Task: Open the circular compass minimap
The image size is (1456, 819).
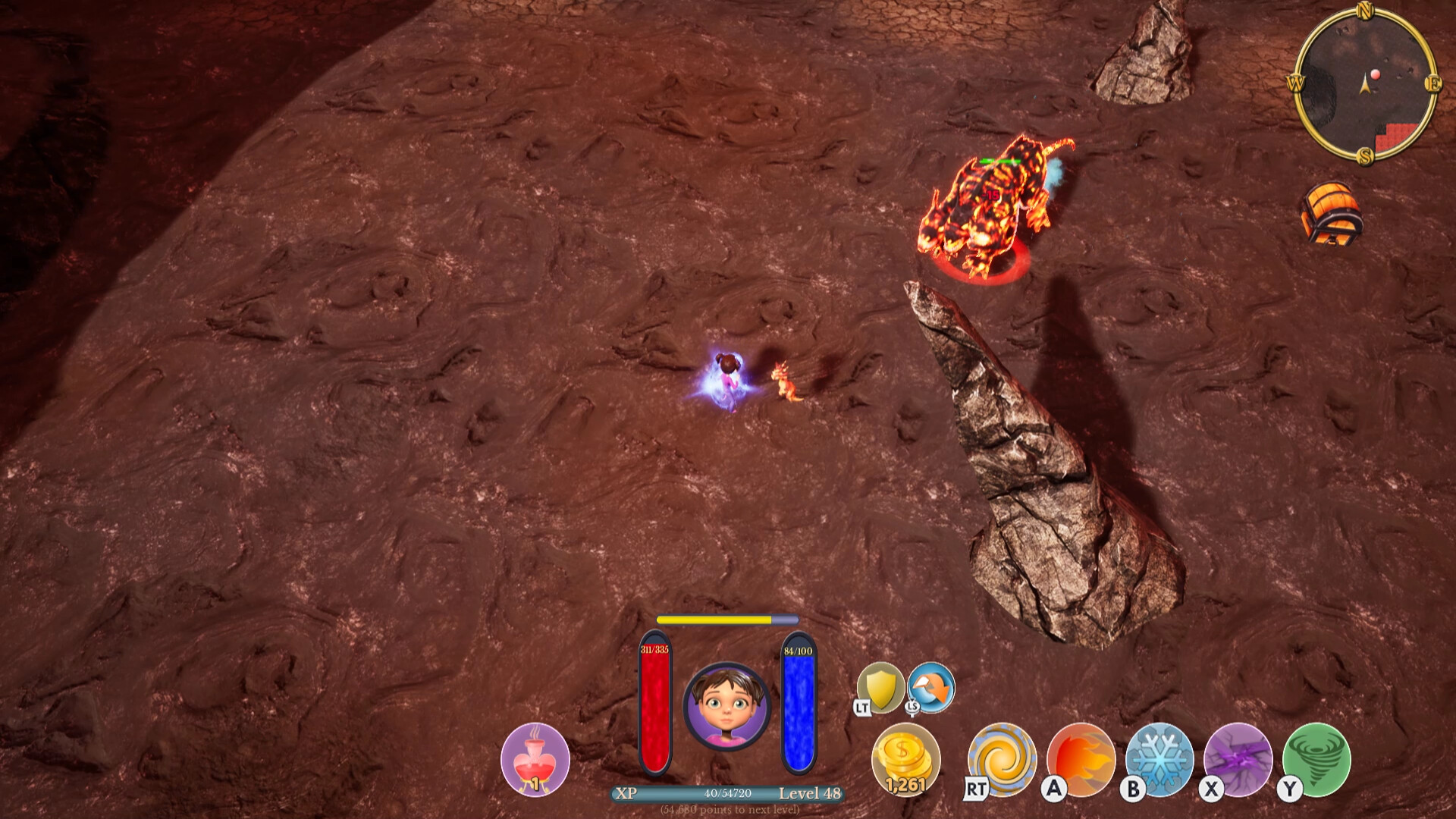Action: point(1365,83)
